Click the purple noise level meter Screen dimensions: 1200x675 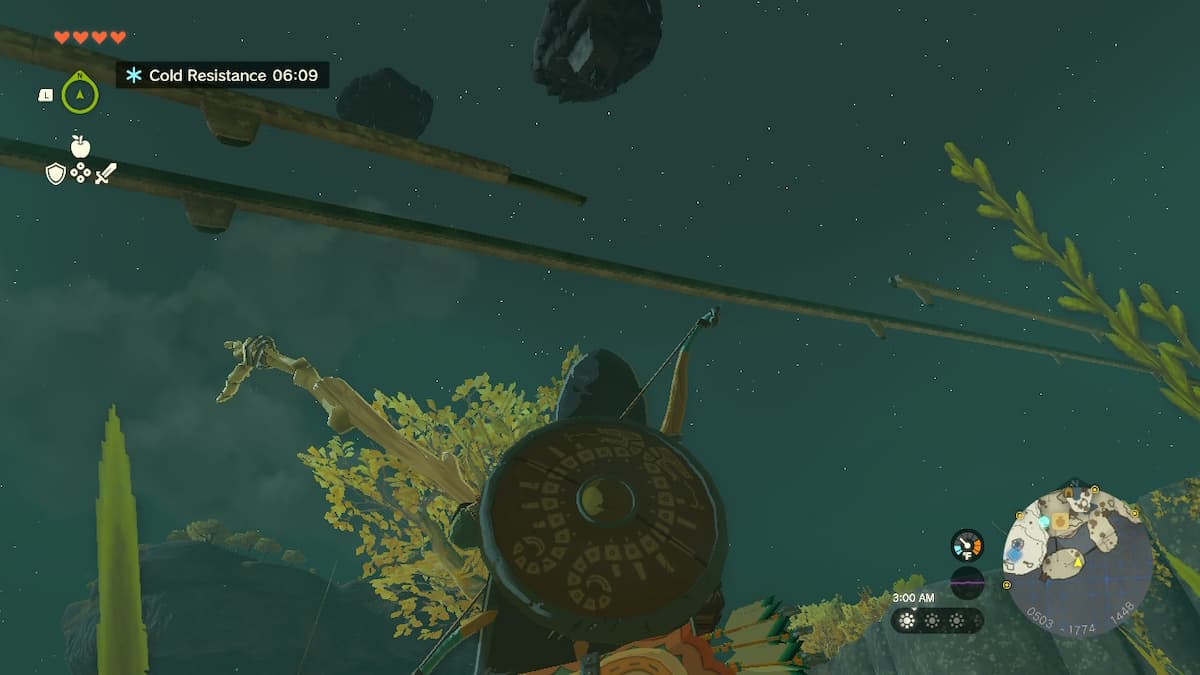pyautogui.click(x=967, y=582)
